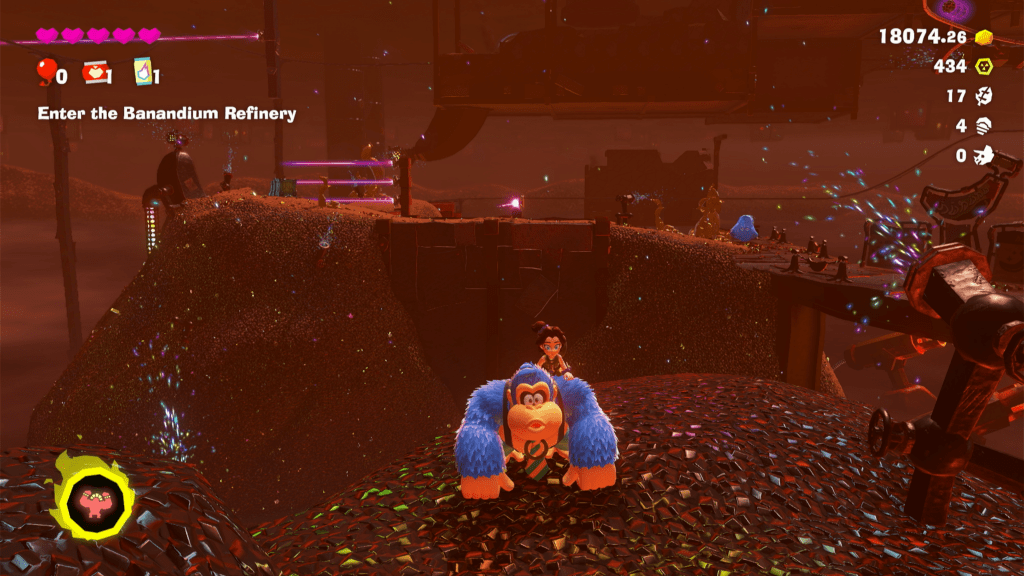Click the triceratops skull fossil icon
The height and width of the screenshot is (576, 1024).
984,156
